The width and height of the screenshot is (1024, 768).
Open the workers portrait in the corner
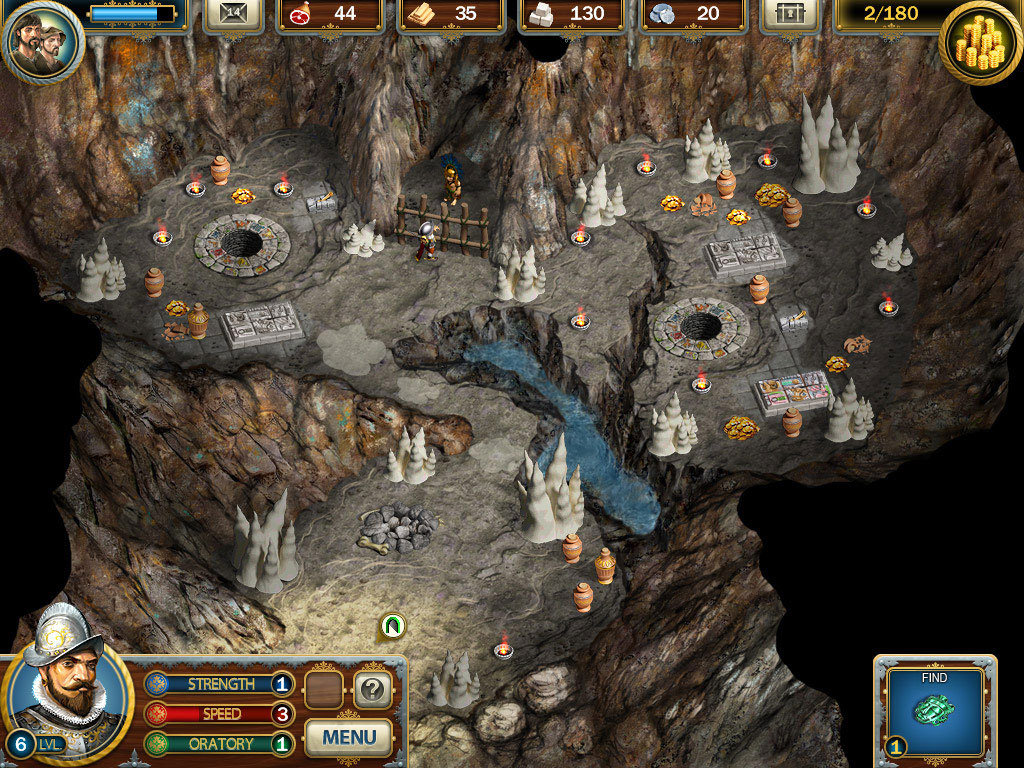click(43, 41)
